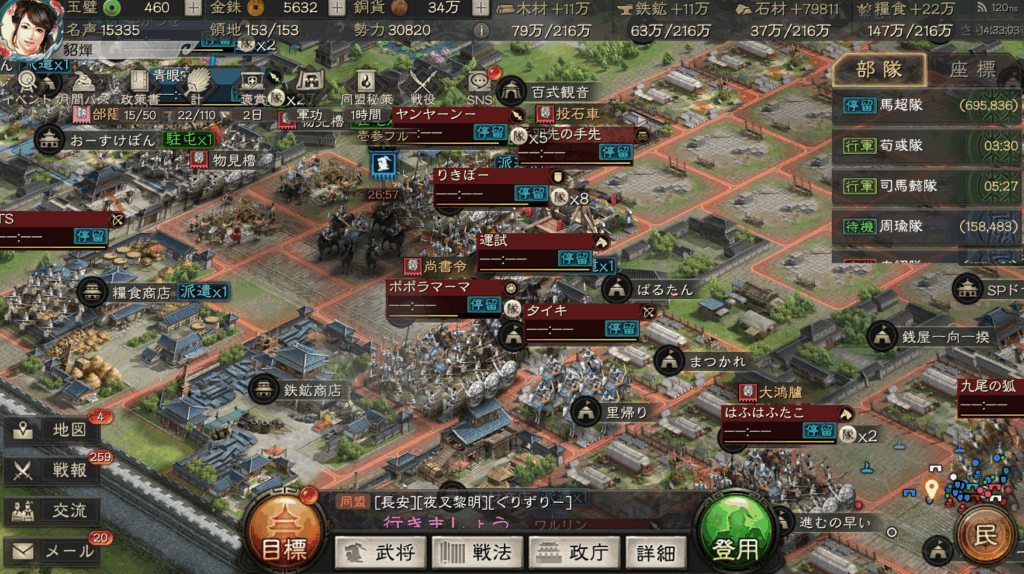The width and height of the screenshot is (1024, 574).
Task: Open the 詳細 details menu
Action: click(655, 551)
